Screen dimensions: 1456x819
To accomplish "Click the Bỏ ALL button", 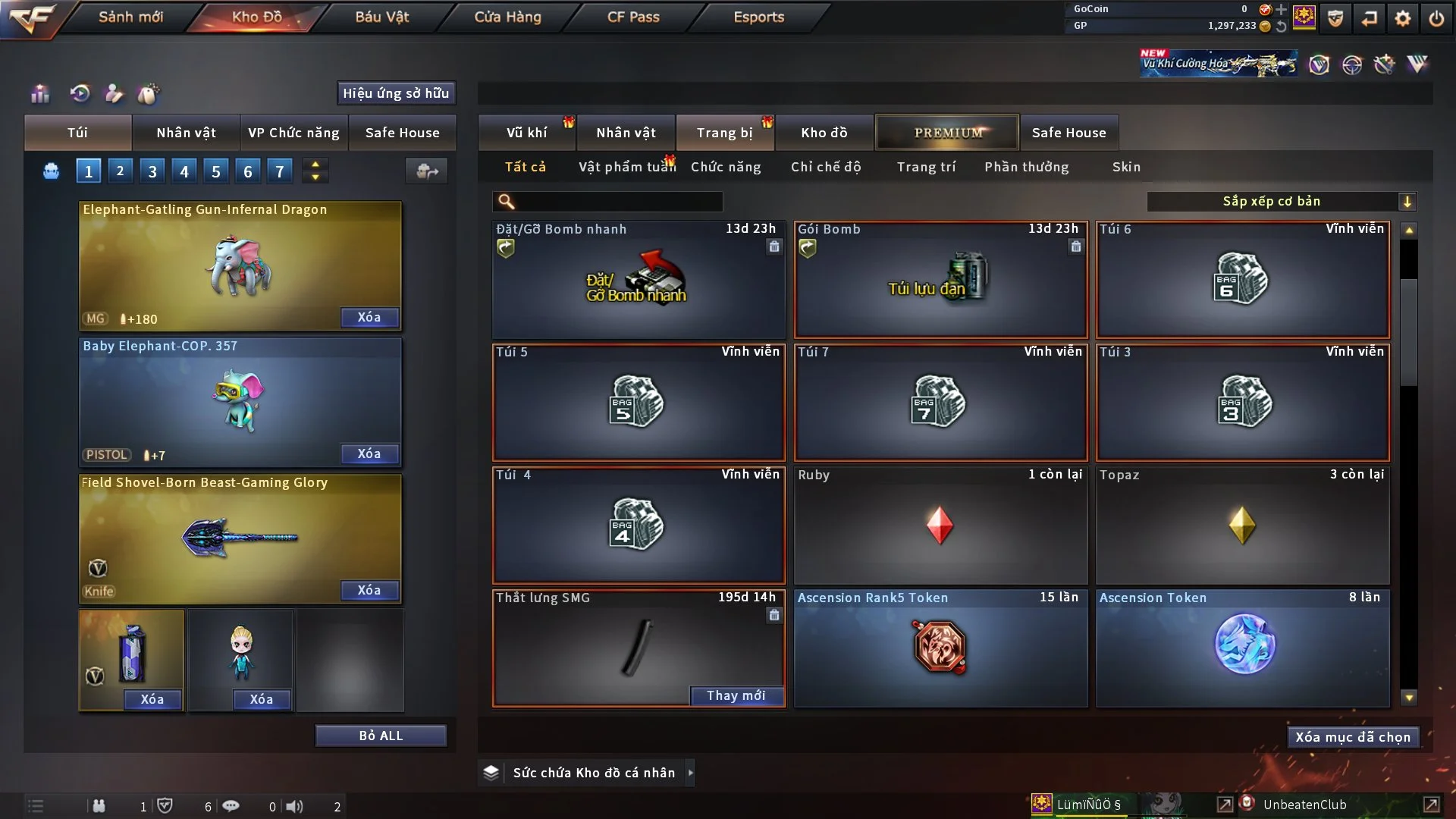I will (x=381, y=736).
